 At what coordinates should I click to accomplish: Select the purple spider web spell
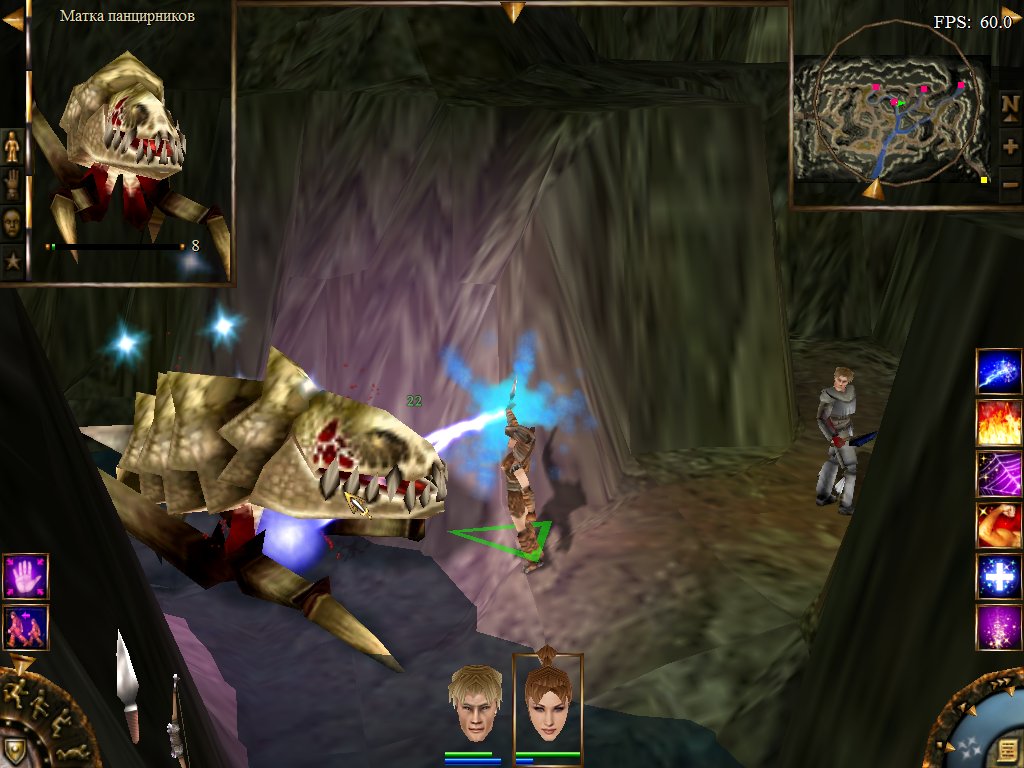[998, 474]
